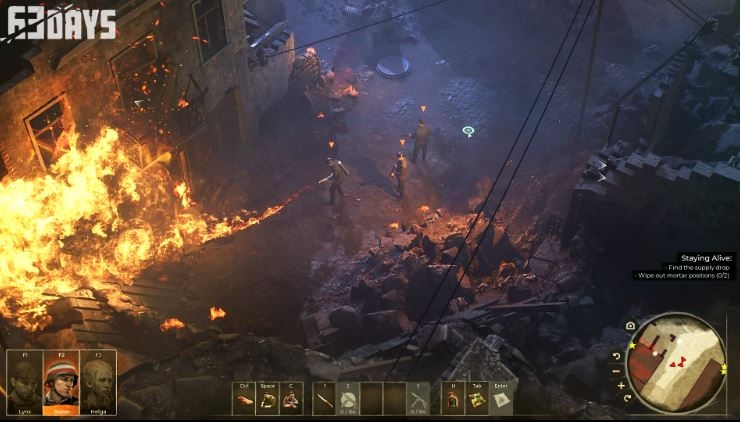Select the Helga squad portrait
This screenshot has height=422, width=740.
(x=98, y=381)
